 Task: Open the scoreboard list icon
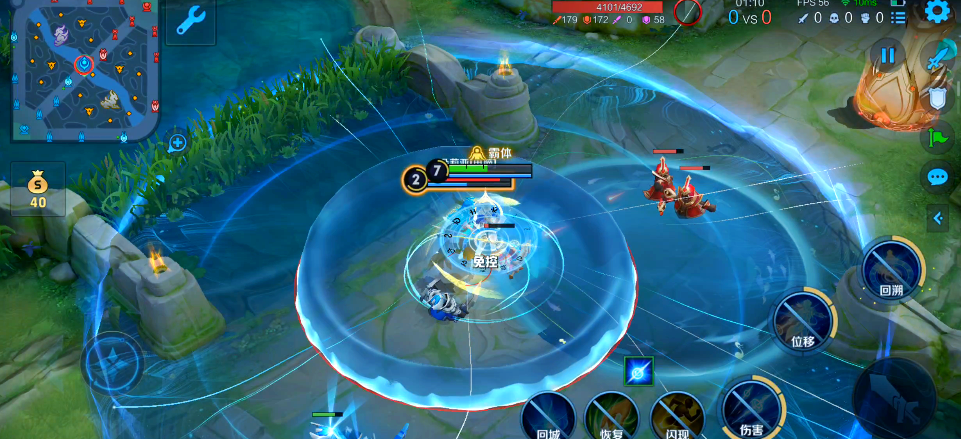click(x=899, y=17)
